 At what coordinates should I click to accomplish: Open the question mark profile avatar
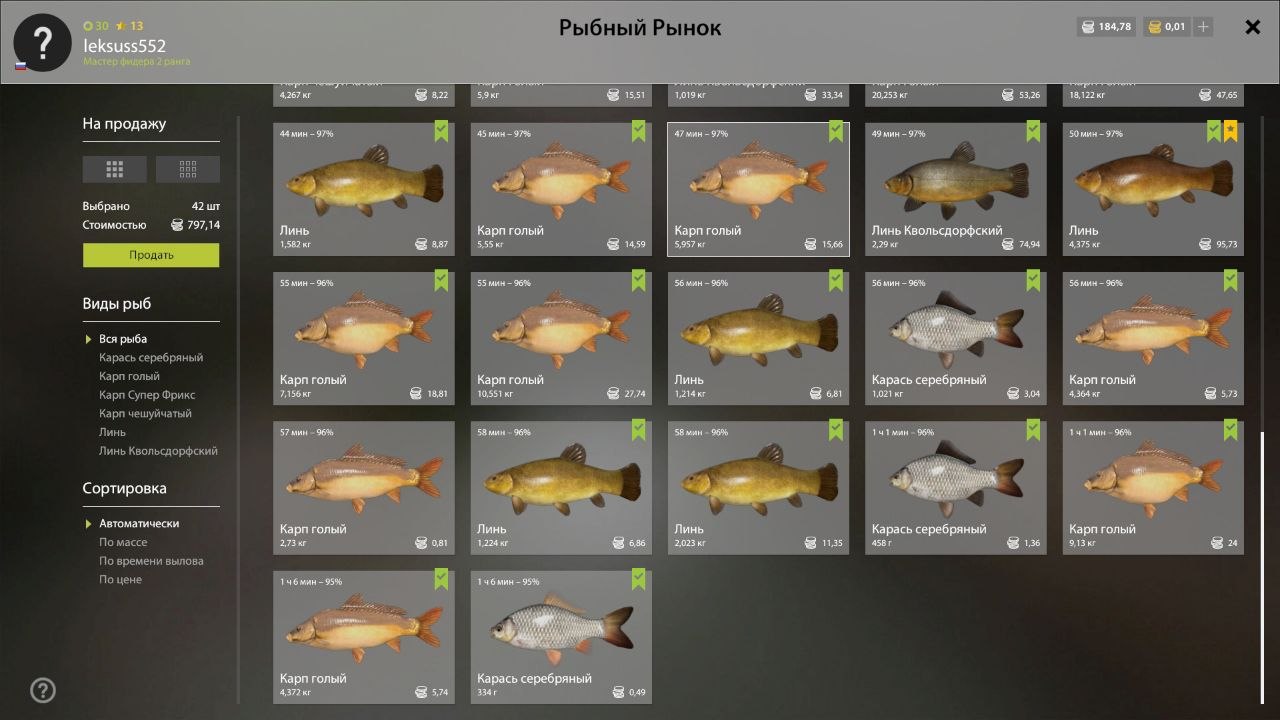click(x=43, y=43)
